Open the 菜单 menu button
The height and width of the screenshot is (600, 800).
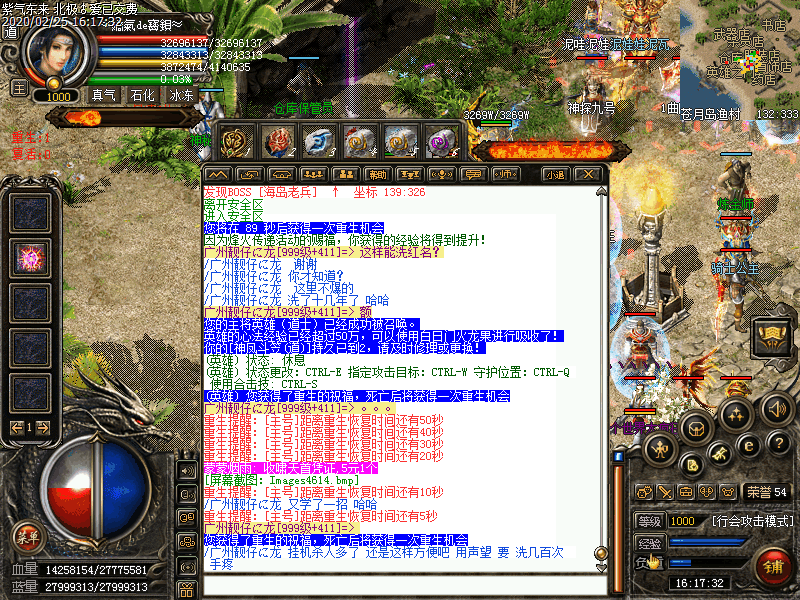click(x=28, y=537)
